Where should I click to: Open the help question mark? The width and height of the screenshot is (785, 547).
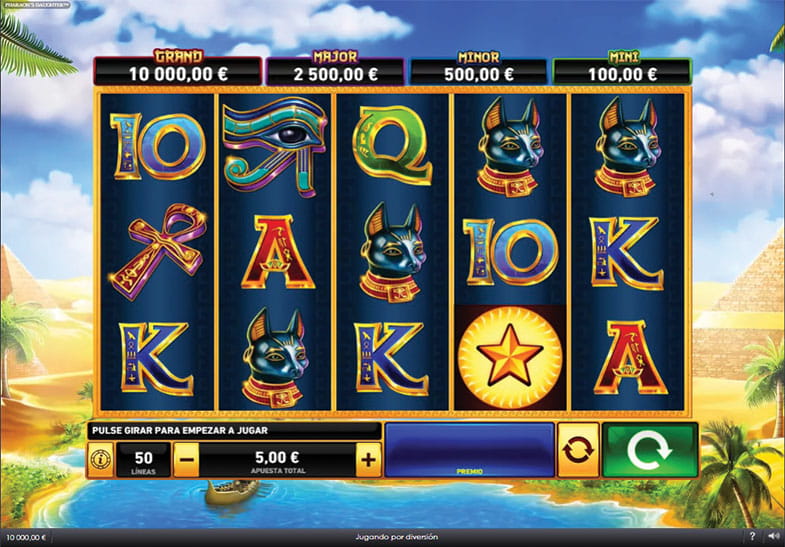click(x=752, y=537)
